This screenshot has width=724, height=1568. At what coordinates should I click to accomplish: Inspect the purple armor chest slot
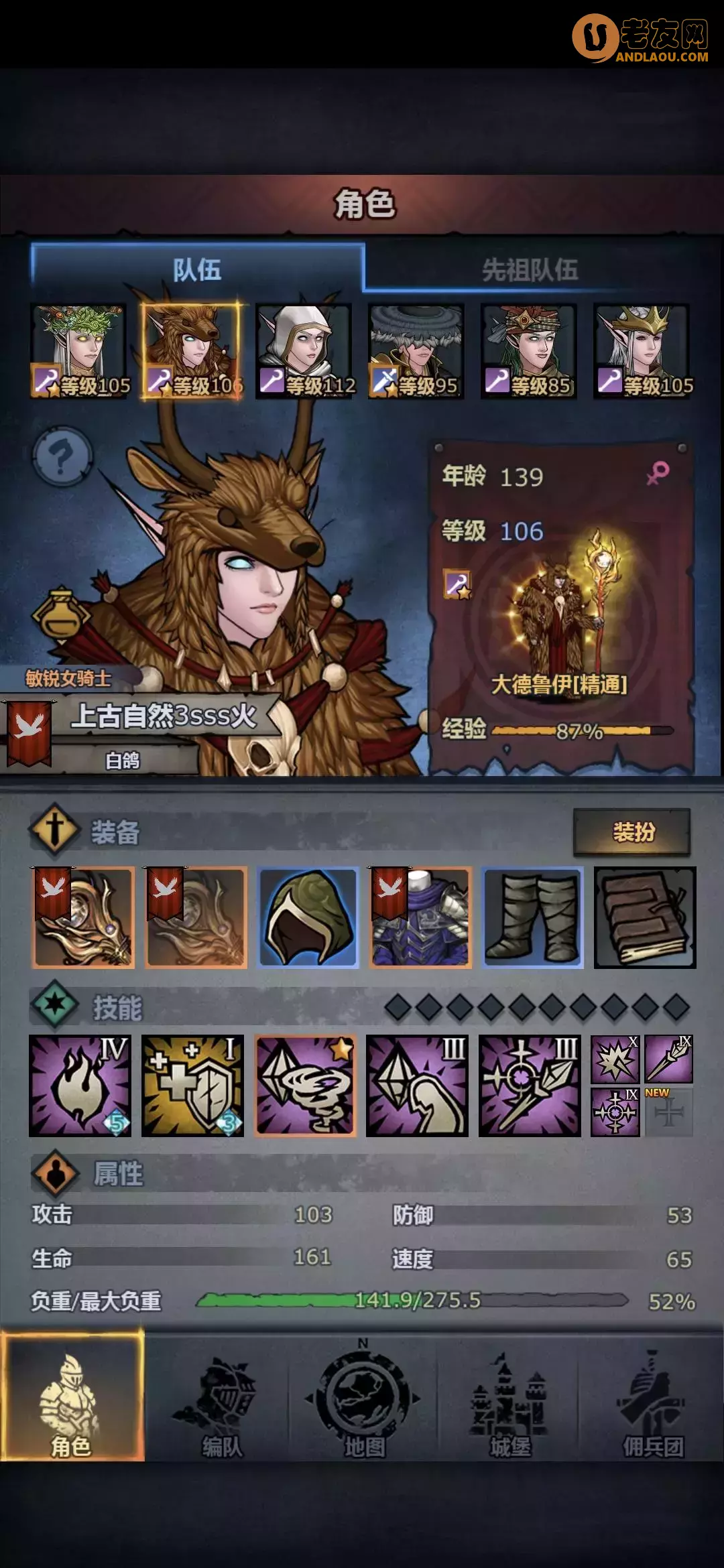(421, 917)
